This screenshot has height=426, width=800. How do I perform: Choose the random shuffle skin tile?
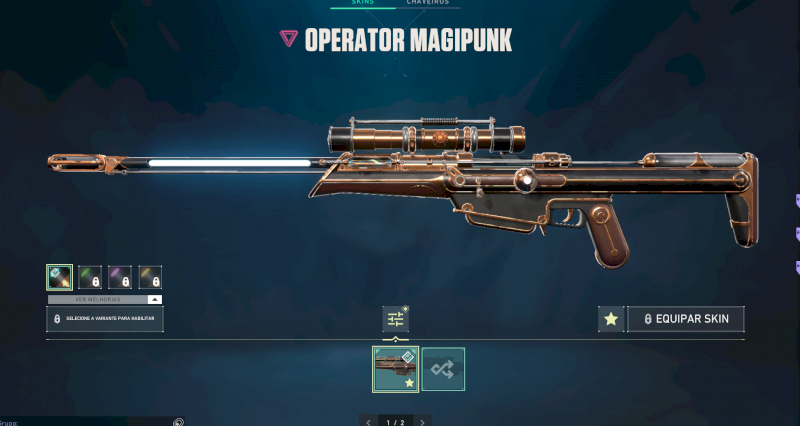(x=443, y=368)
